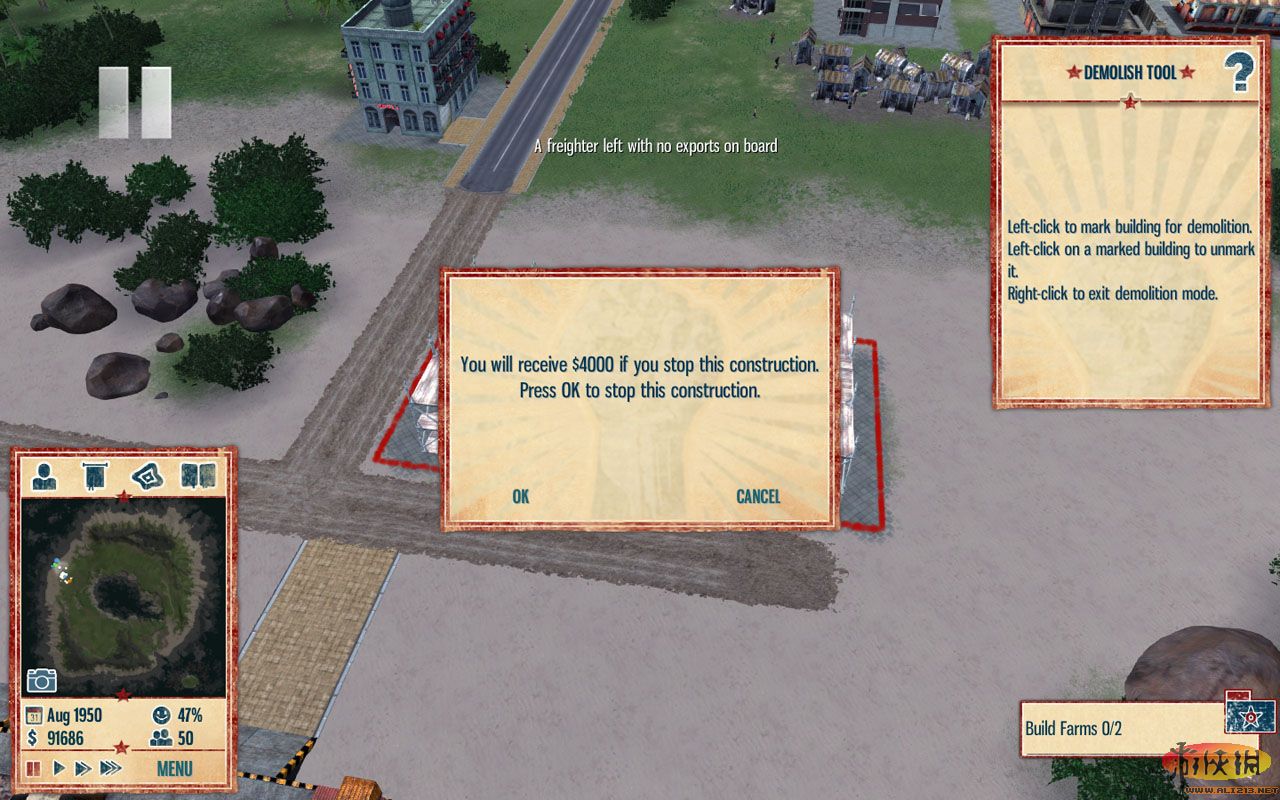
Task: Open the game MENU
Action: (174, 769)
